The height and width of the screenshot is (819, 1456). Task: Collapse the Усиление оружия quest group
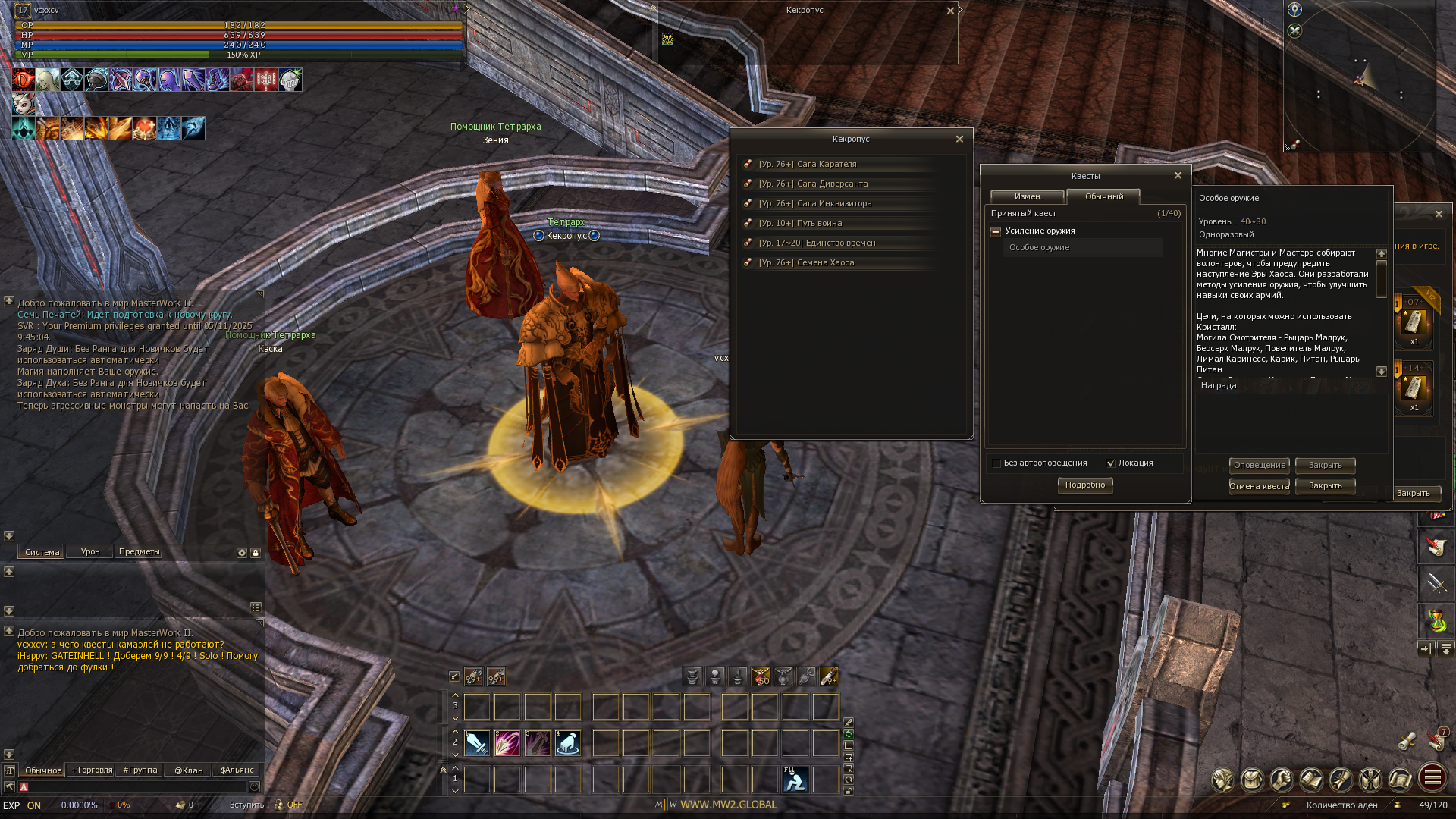pyautogui.click(x=996, y=231)
